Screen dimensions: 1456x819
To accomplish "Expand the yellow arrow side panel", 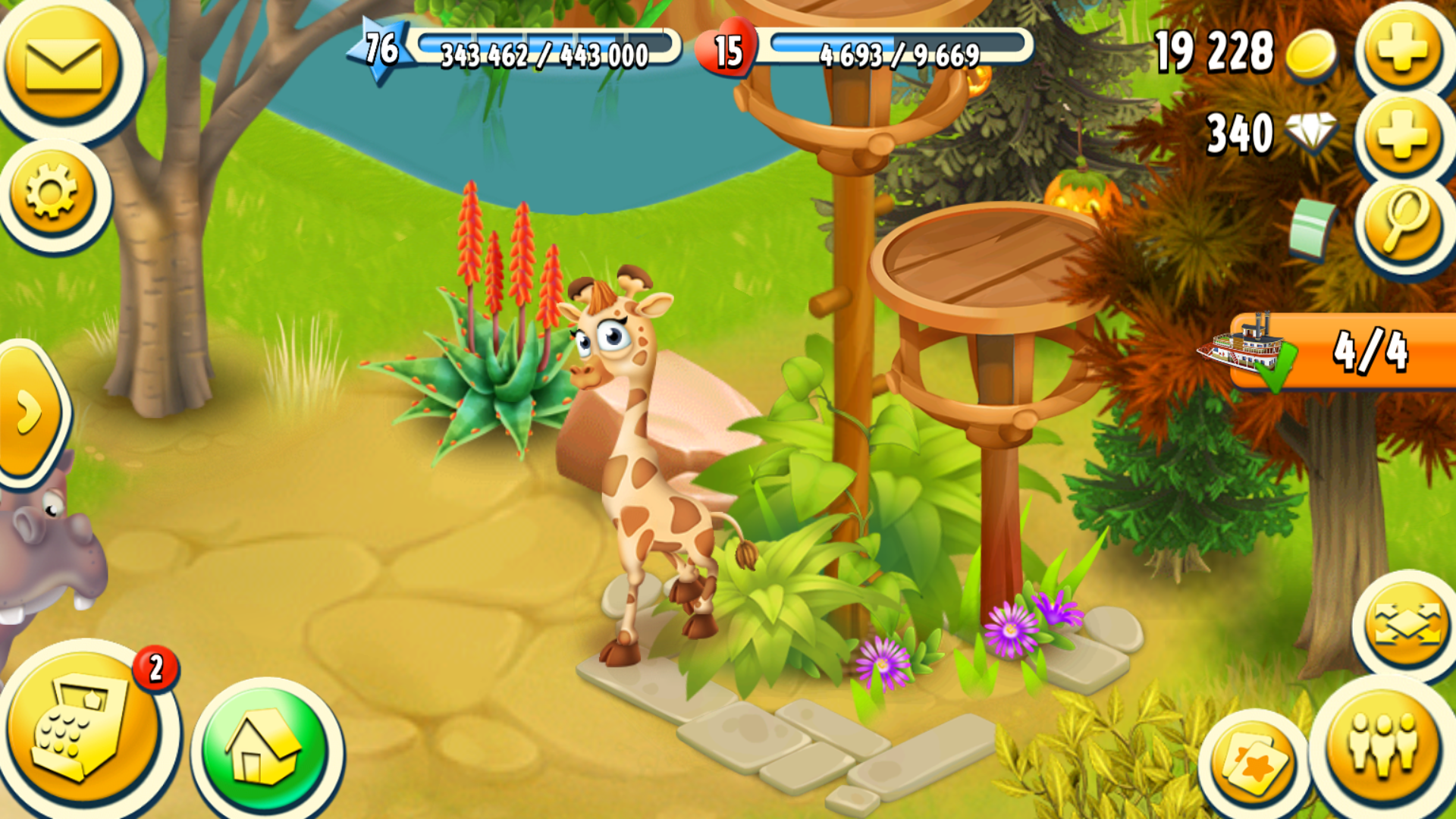I will tap(30, 412).
